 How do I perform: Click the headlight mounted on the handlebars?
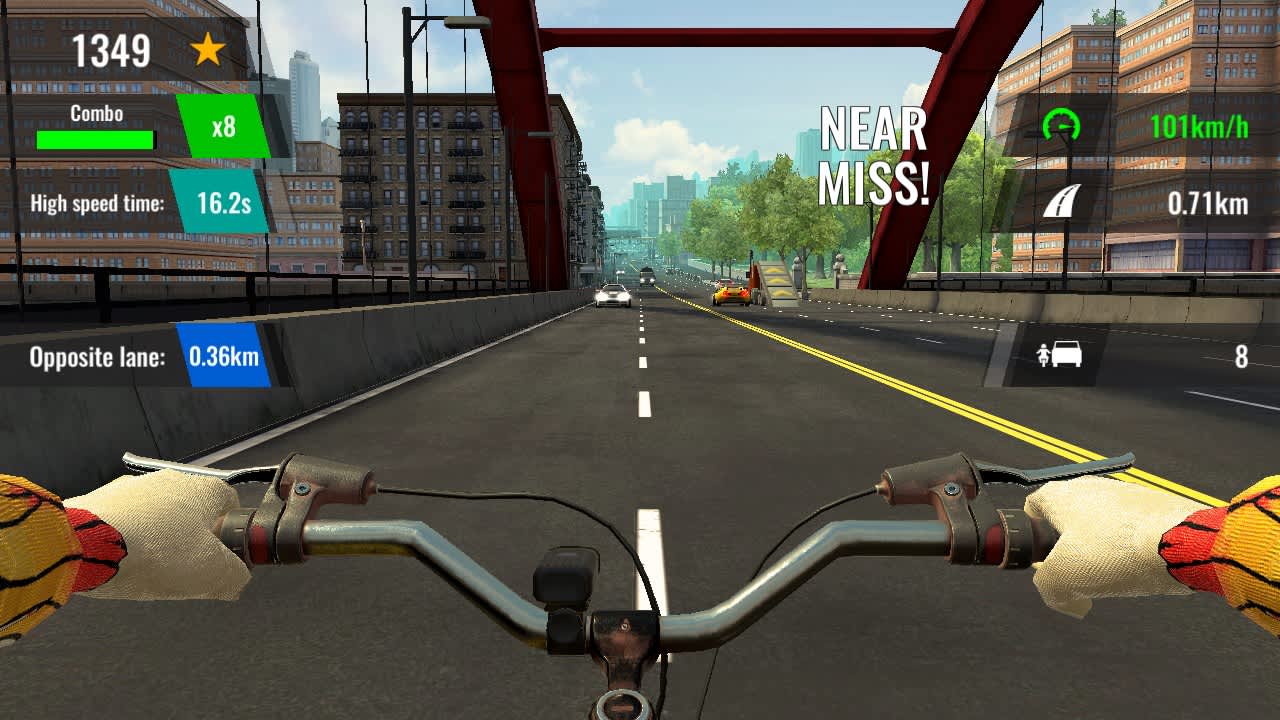[566, 575]
